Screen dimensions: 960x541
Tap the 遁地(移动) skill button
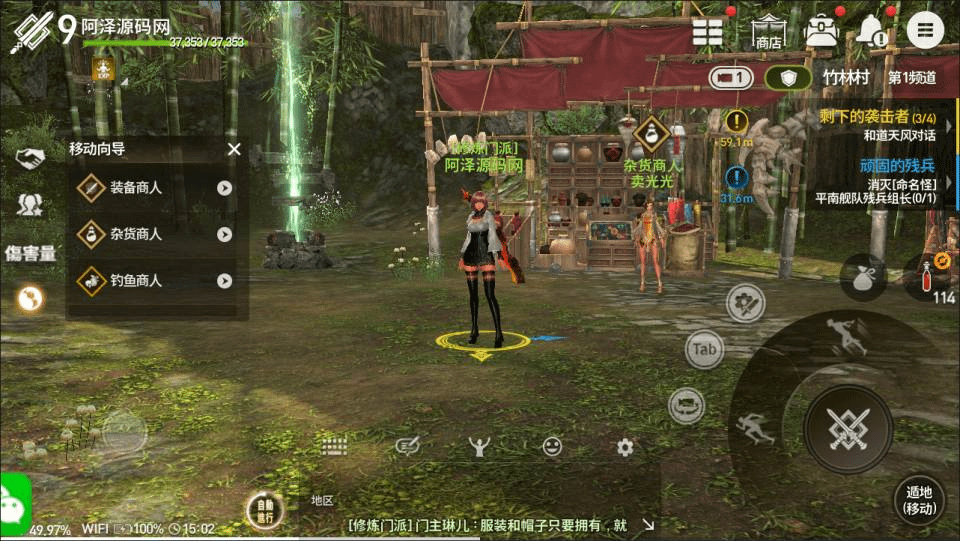point(918,499)
